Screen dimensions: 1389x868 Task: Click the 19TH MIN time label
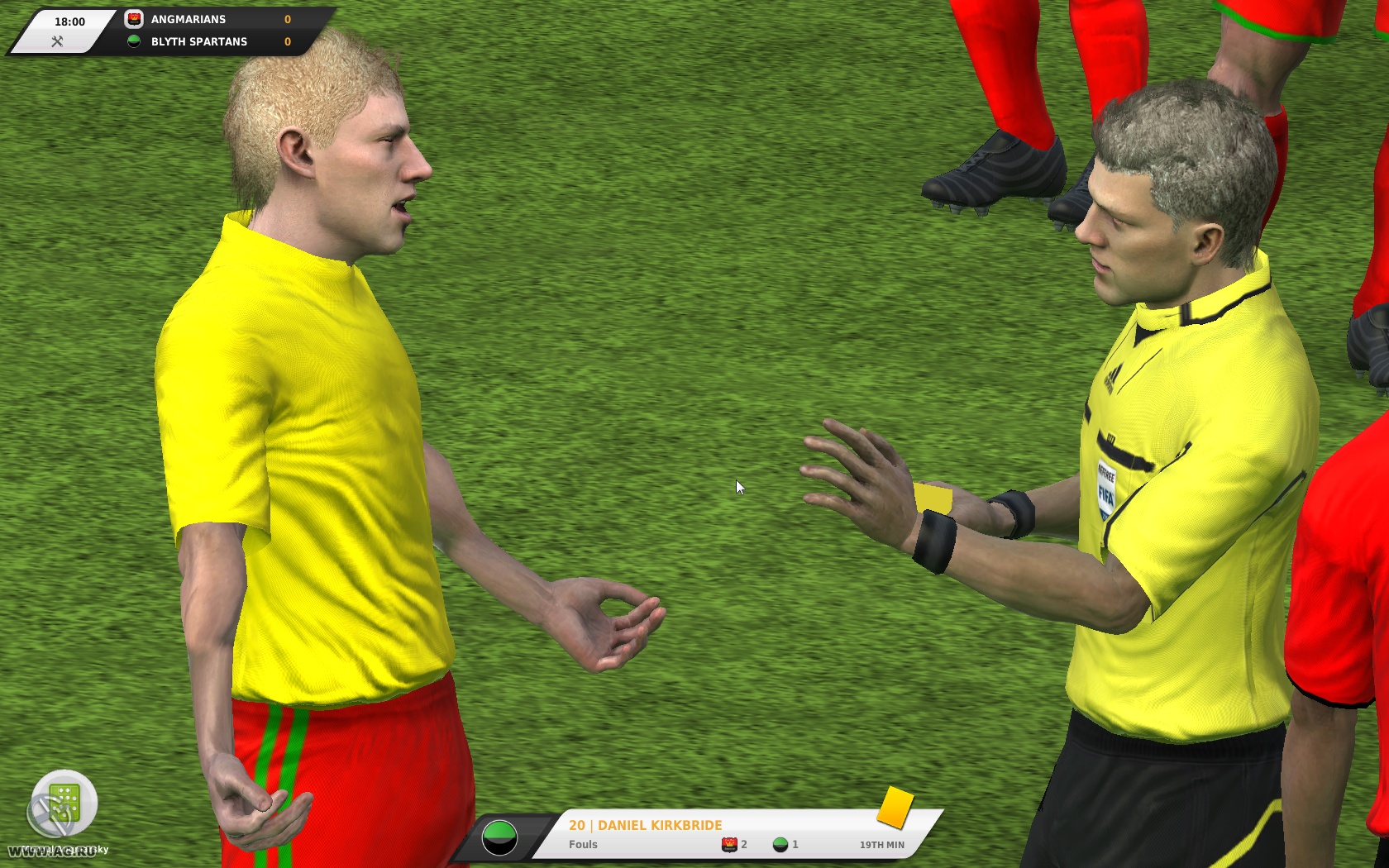(882, 844)
